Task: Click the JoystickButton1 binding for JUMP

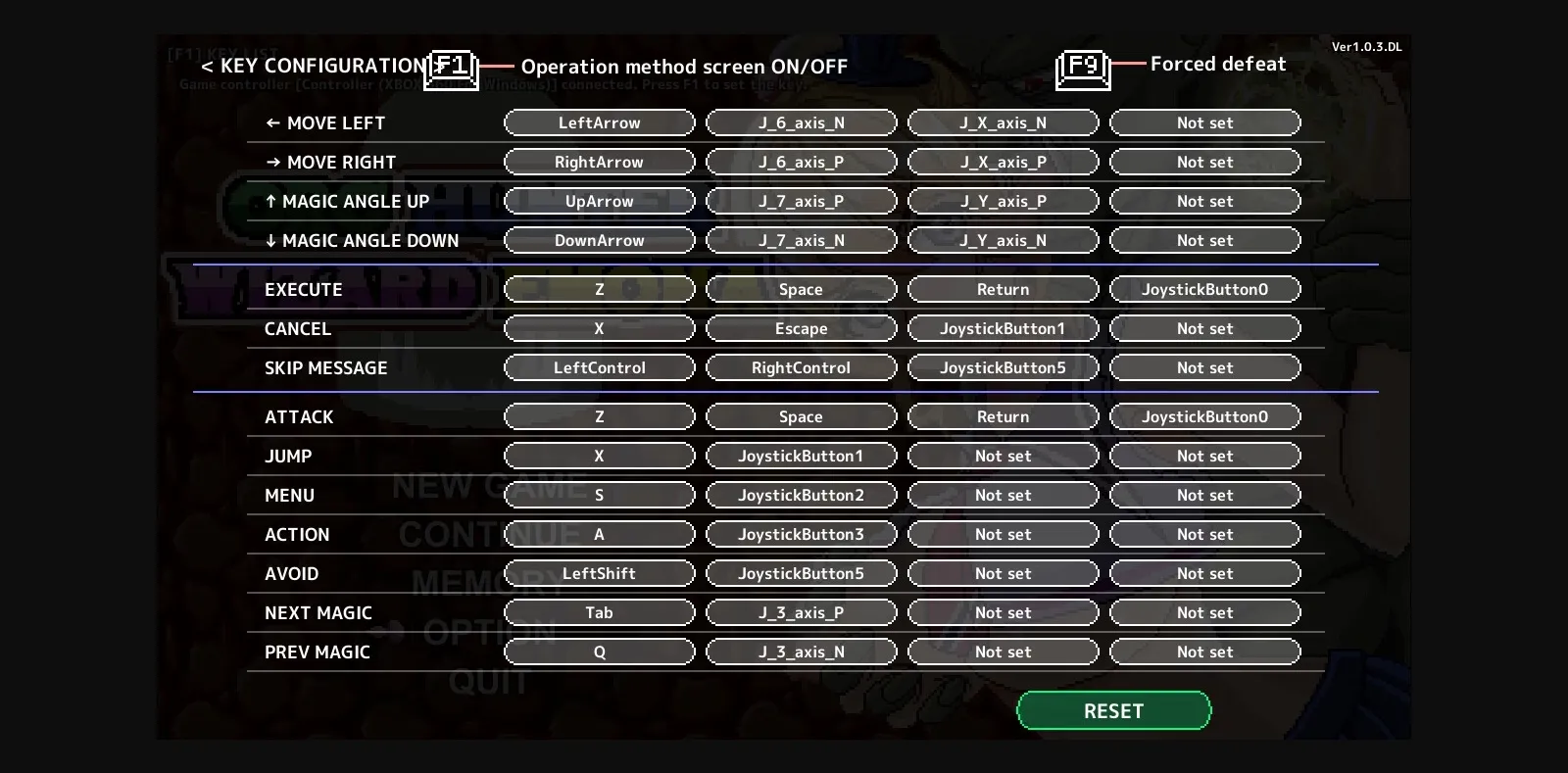Action: point(801,456)
